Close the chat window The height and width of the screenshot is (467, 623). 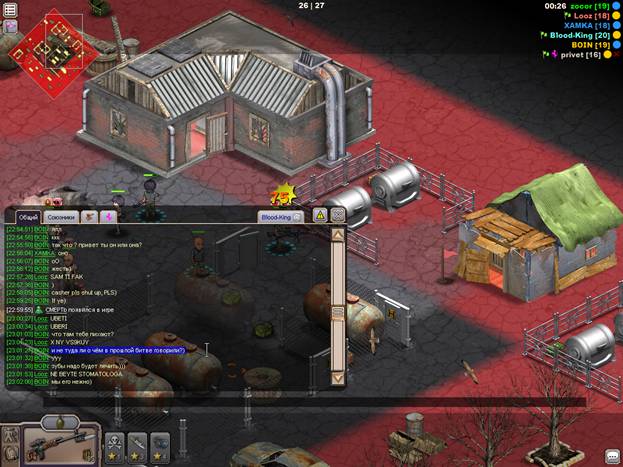point(338,215)
